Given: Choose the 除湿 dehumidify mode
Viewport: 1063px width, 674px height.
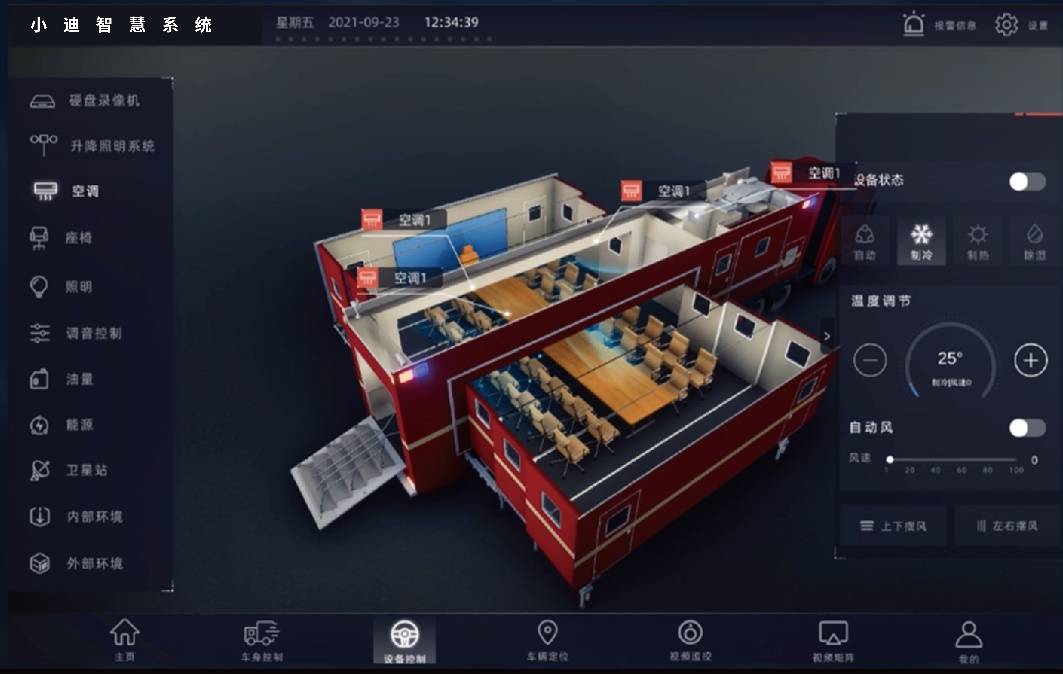Looking at the screenshot, I should [1034, 241].
